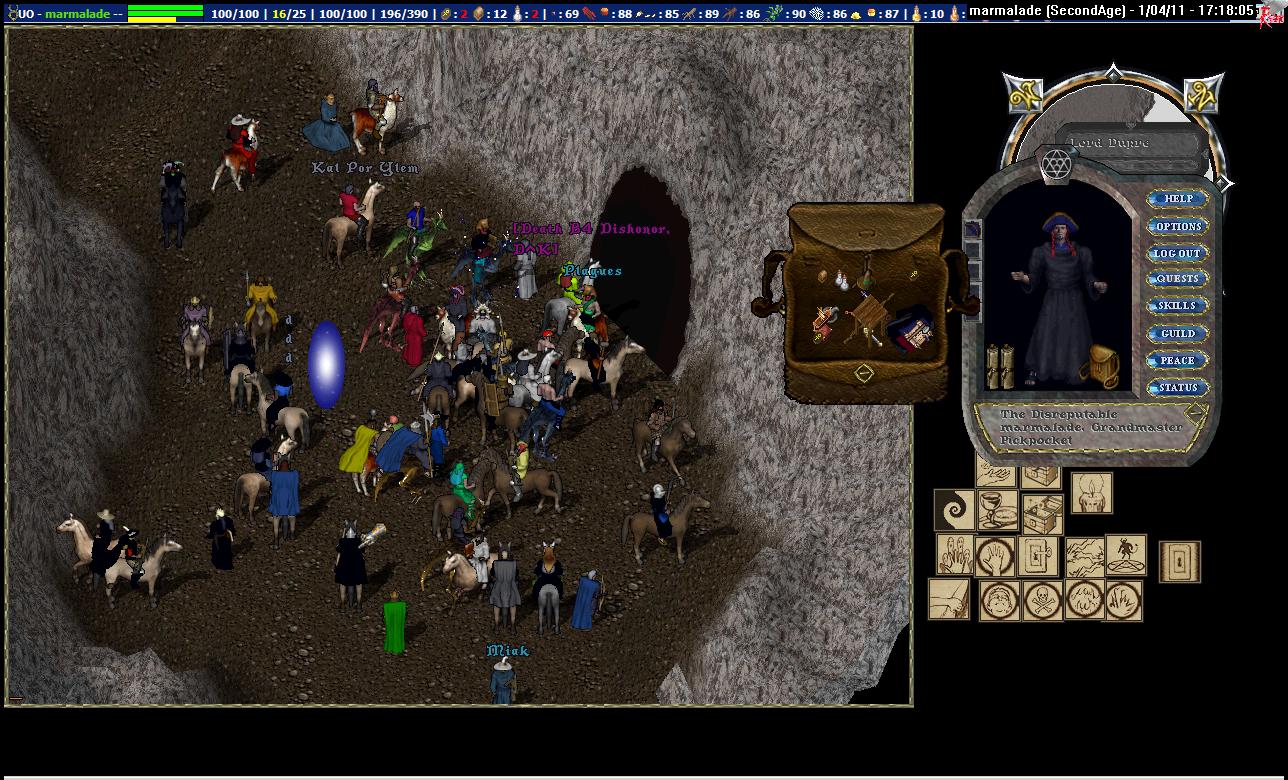The image size is (1288, 780).
Task: Cast the candle-lit head spell icon
Action: (1091, 493)
